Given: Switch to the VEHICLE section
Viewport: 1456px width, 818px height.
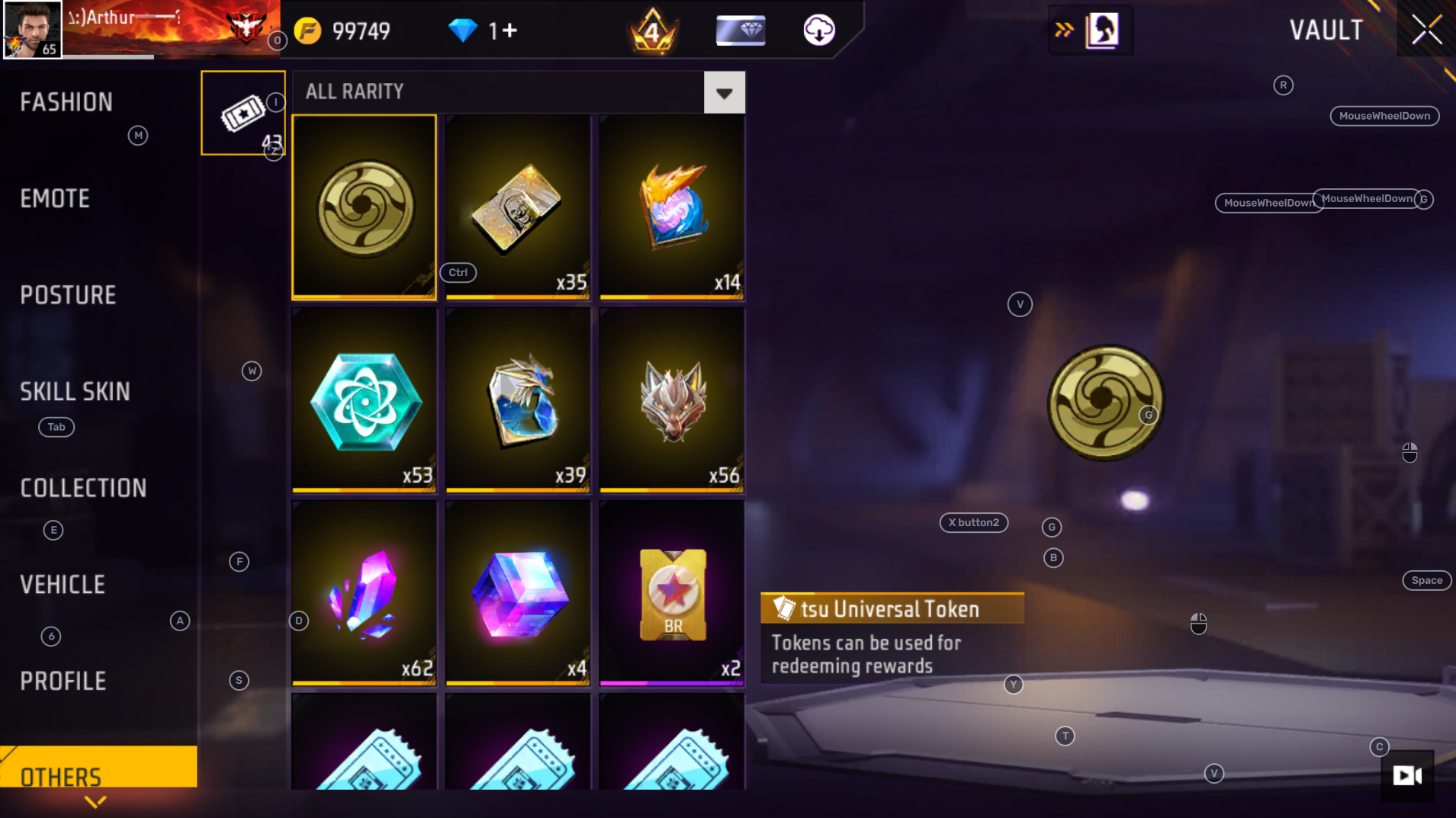Looking at the screenshot, I should (62, 583).
